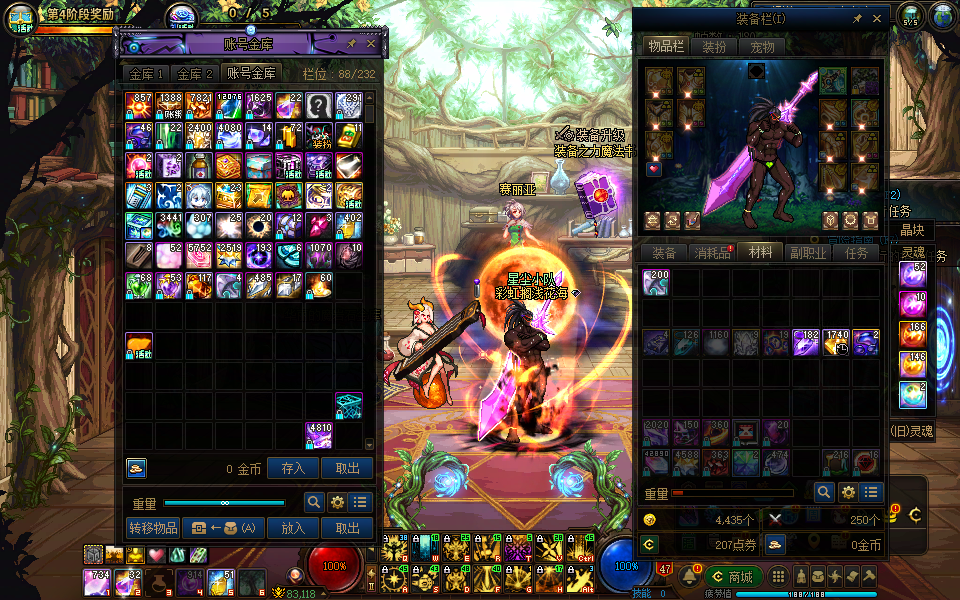Screen dimensions: 960x600
Task: Open the 商城 cash shop
Action: point(735,577)
